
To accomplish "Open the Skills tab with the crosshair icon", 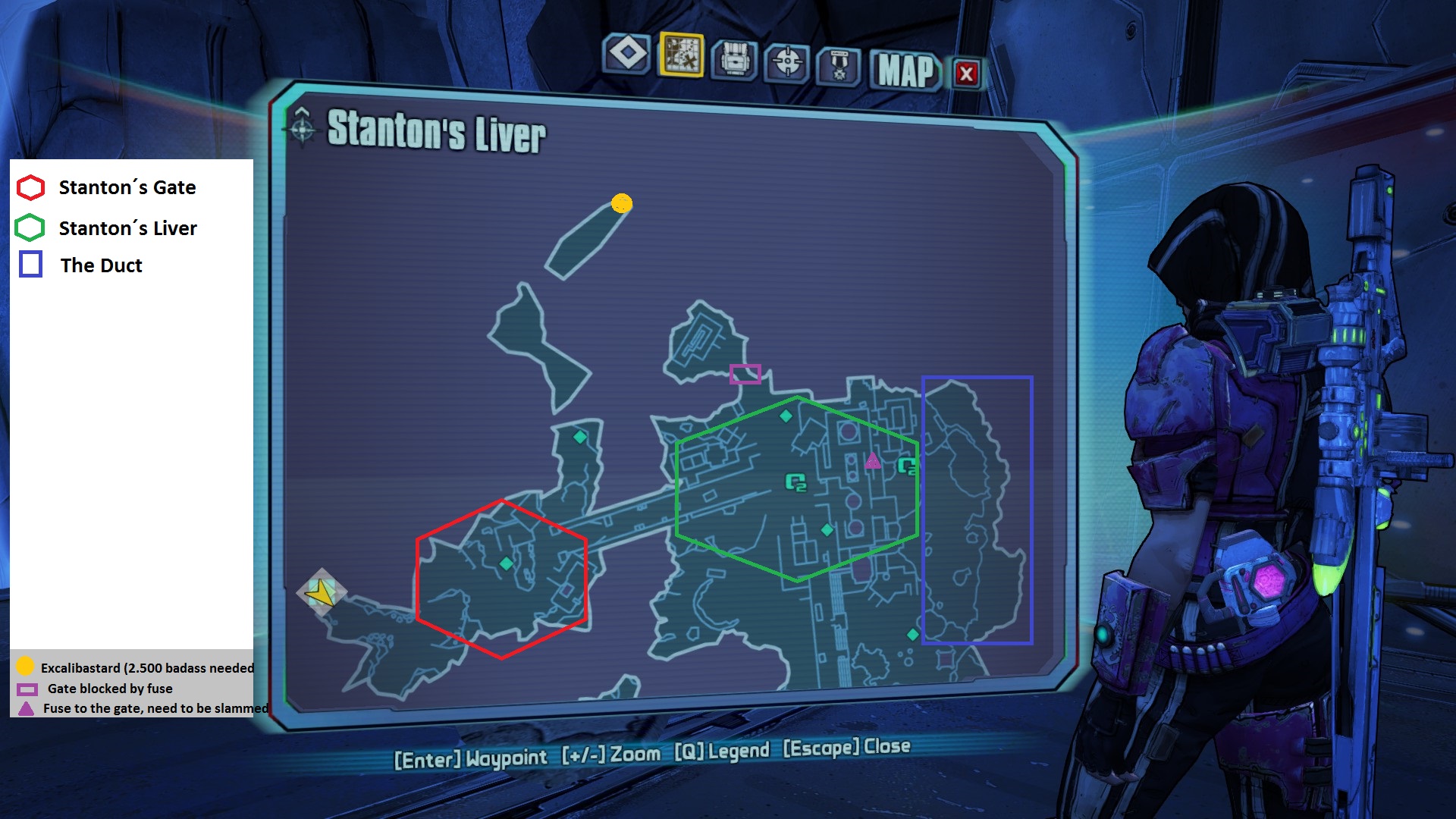I will coord(787,62).
